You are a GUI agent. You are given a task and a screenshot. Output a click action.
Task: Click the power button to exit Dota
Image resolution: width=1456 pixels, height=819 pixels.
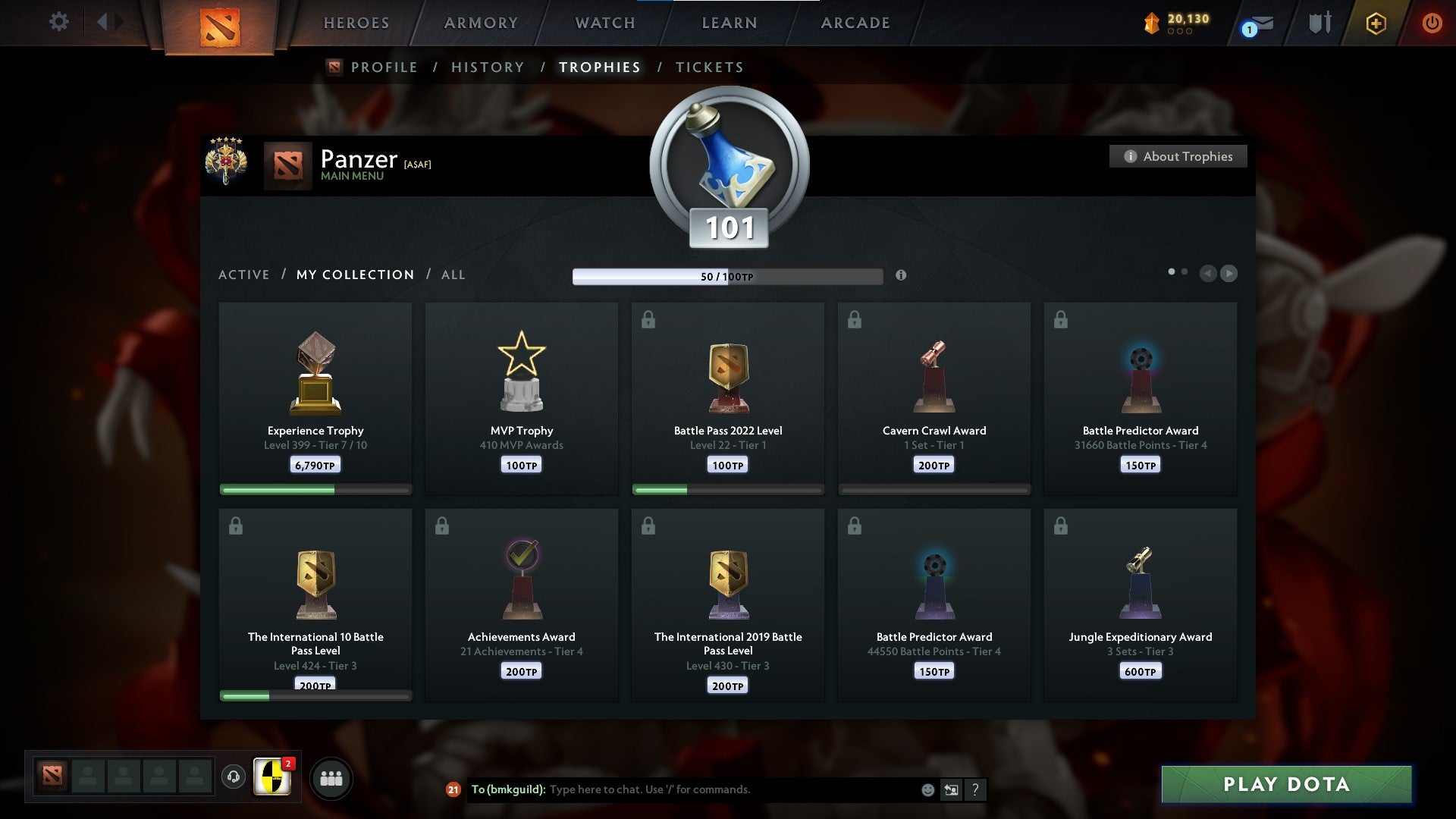1432,23
